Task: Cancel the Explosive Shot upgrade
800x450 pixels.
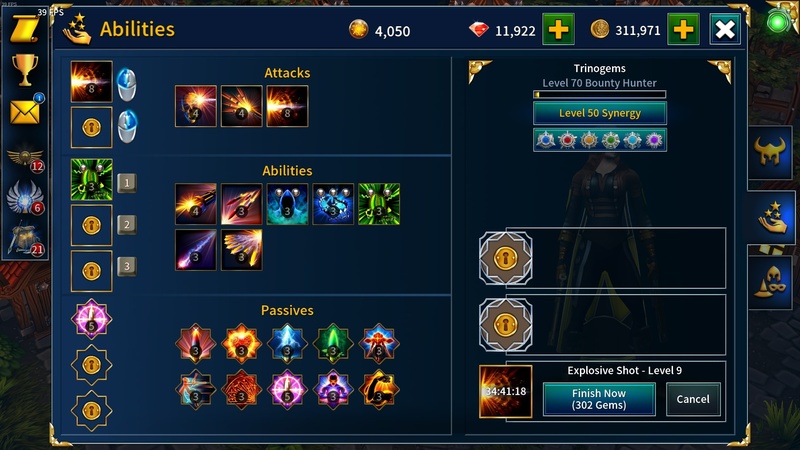Action: tap(693, 399)
